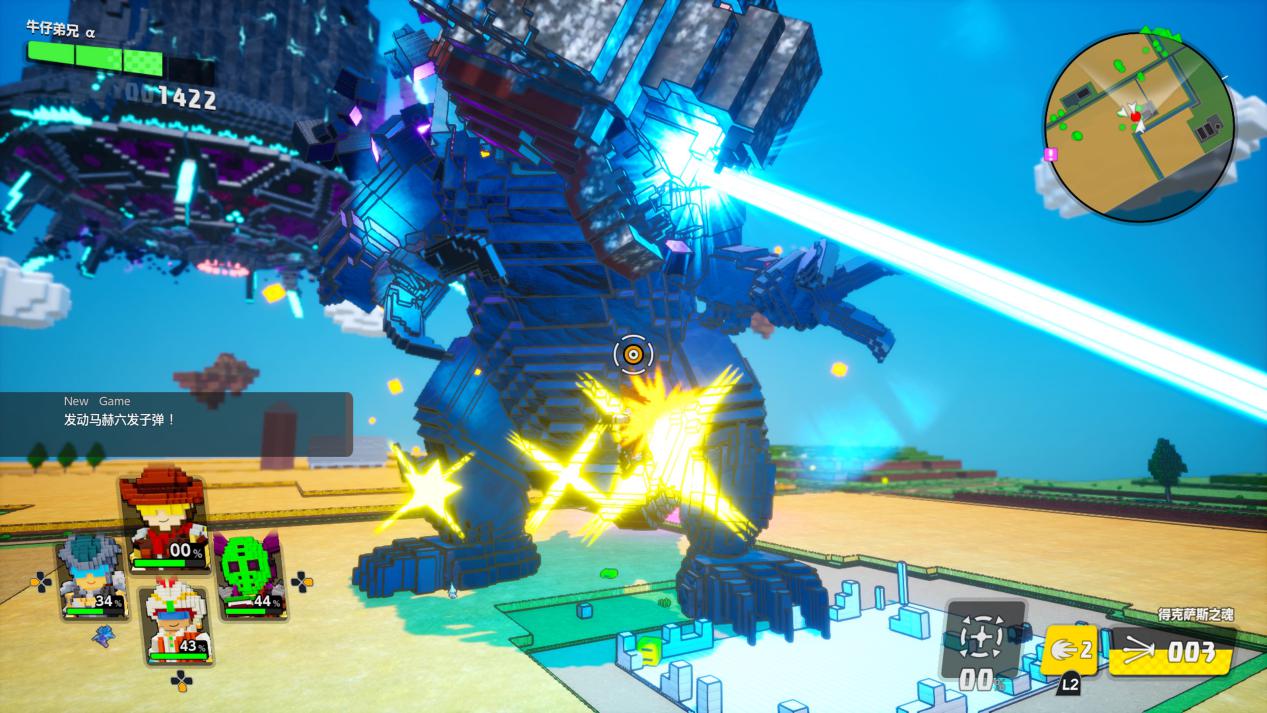Choose the arrow weapon slot

point(1171,652)
